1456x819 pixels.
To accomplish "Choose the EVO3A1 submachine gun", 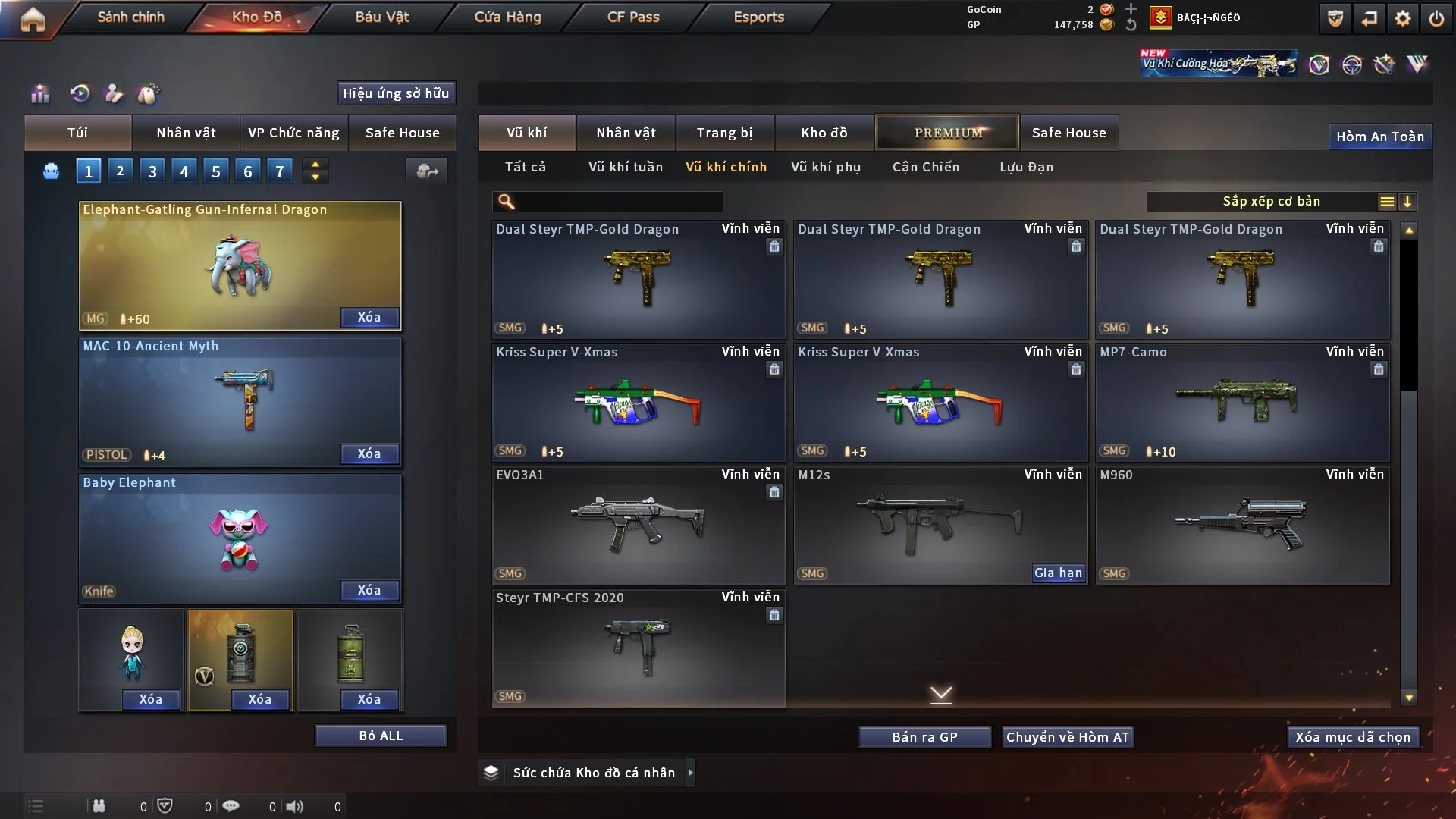I will (639, 525).
